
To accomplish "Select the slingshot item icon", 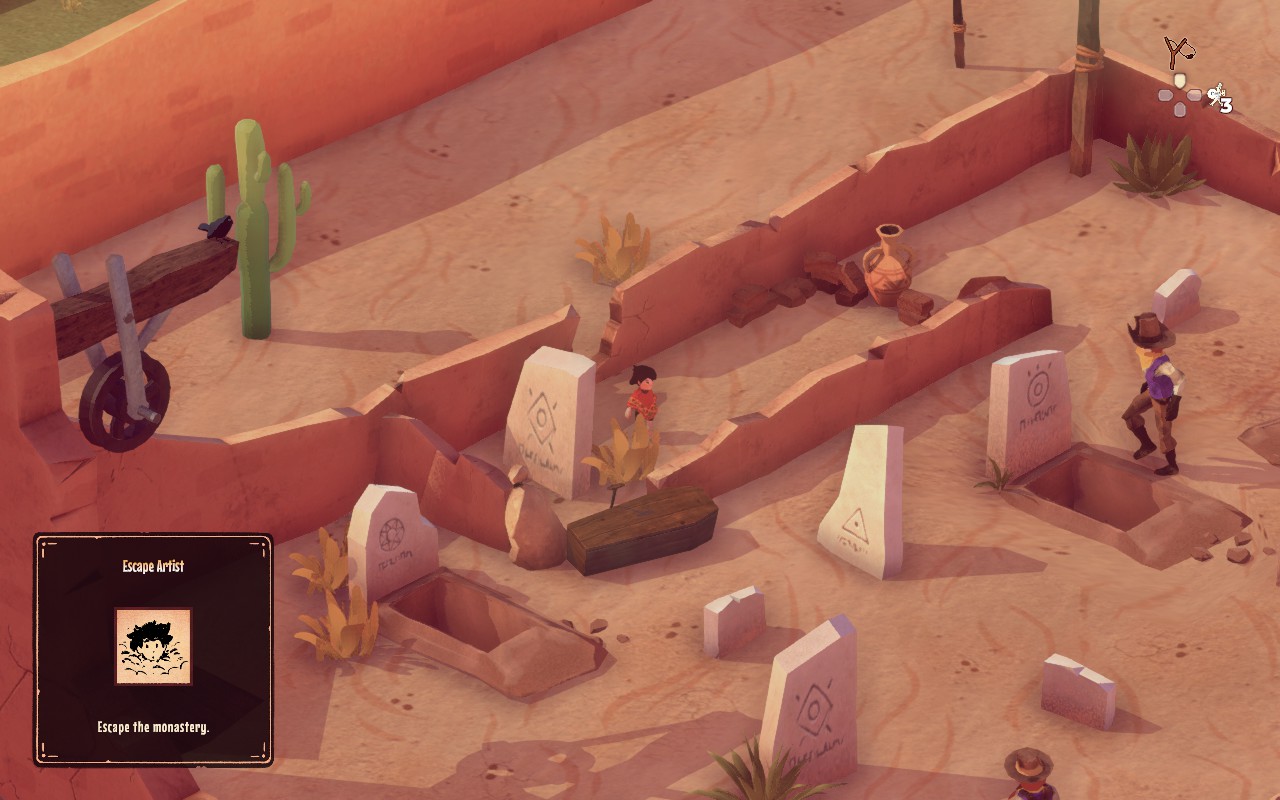I will [x=1180, y=51].
